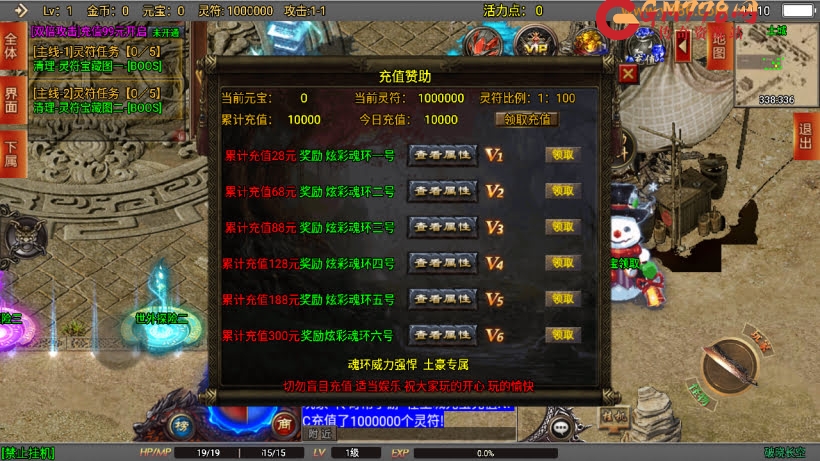Tap the 附近 nearby chat tab

(x=320, y=434)
